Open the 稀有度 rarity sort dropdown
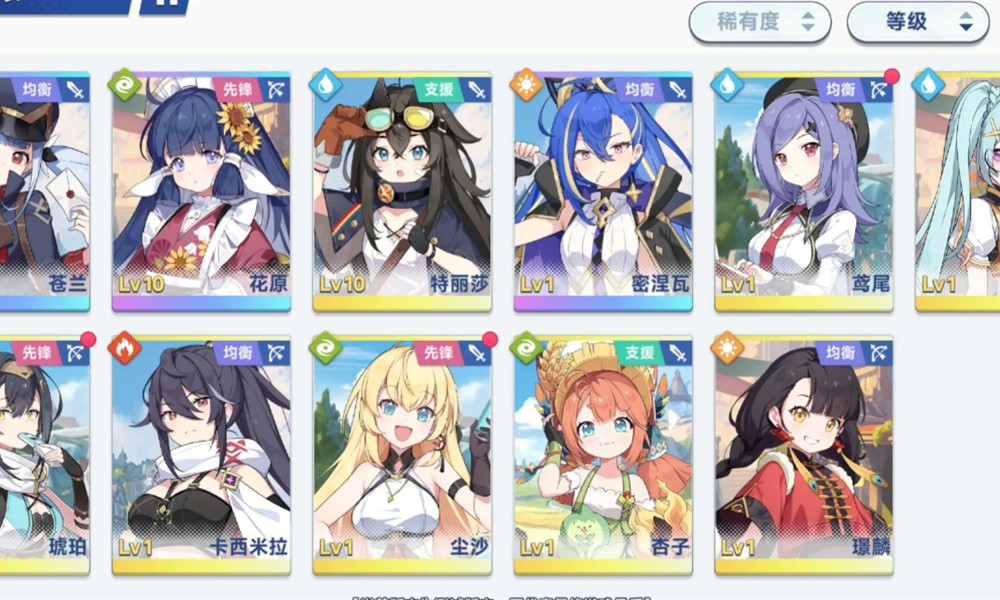The image size is (1000, 600). click(x=759, y=22)
